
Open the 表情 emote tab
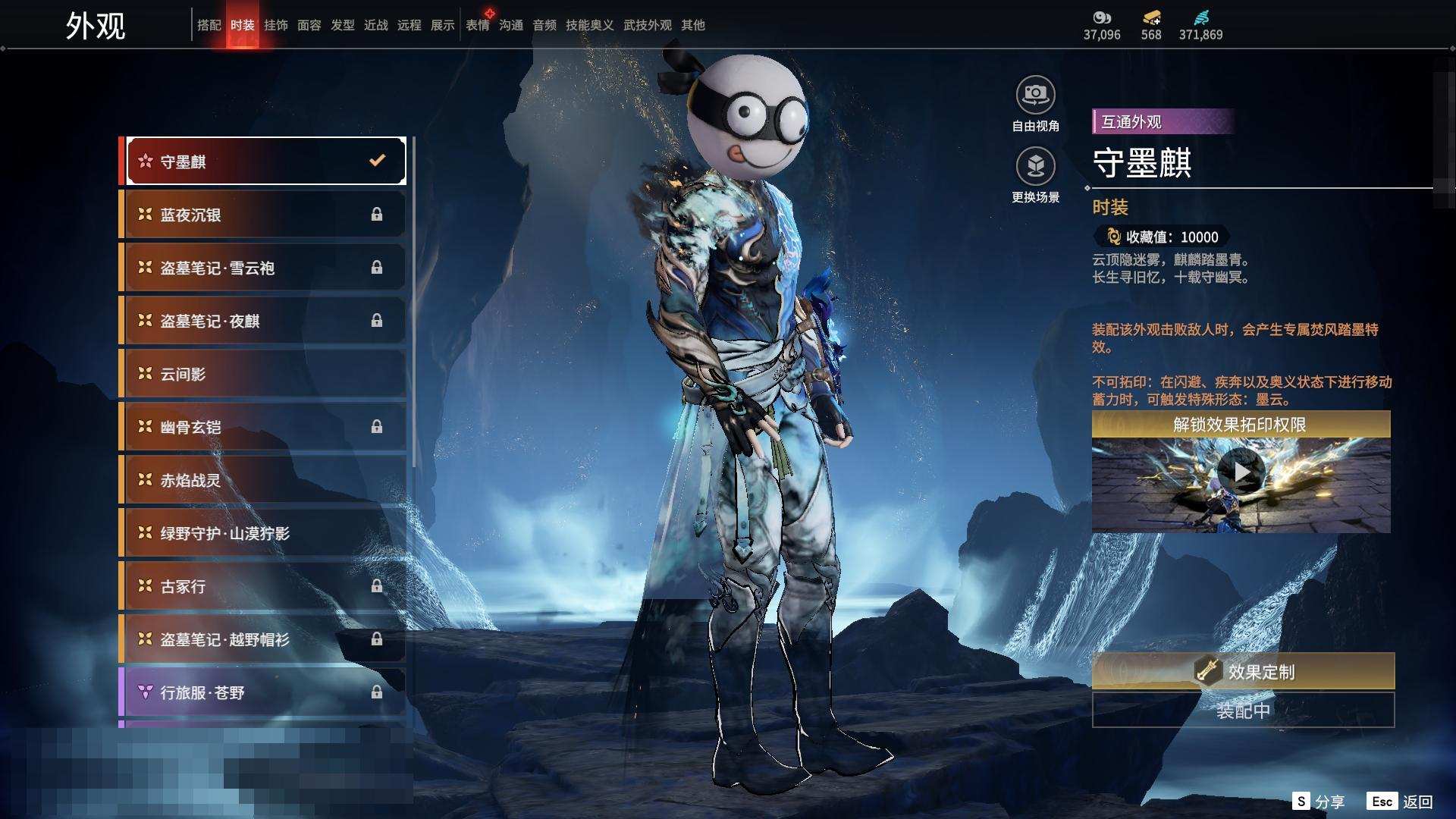[x=477, y=25]
